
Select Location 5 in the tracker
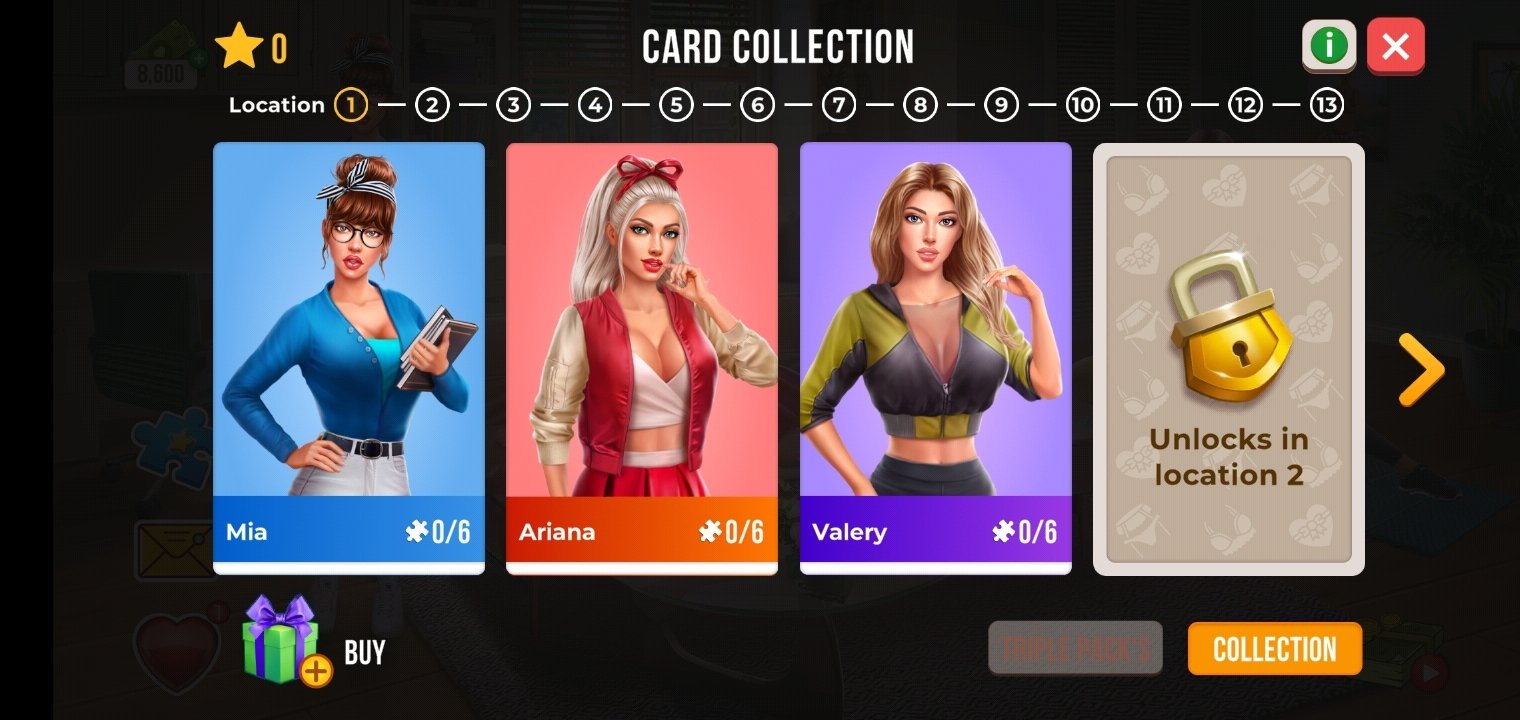[676, 105]
